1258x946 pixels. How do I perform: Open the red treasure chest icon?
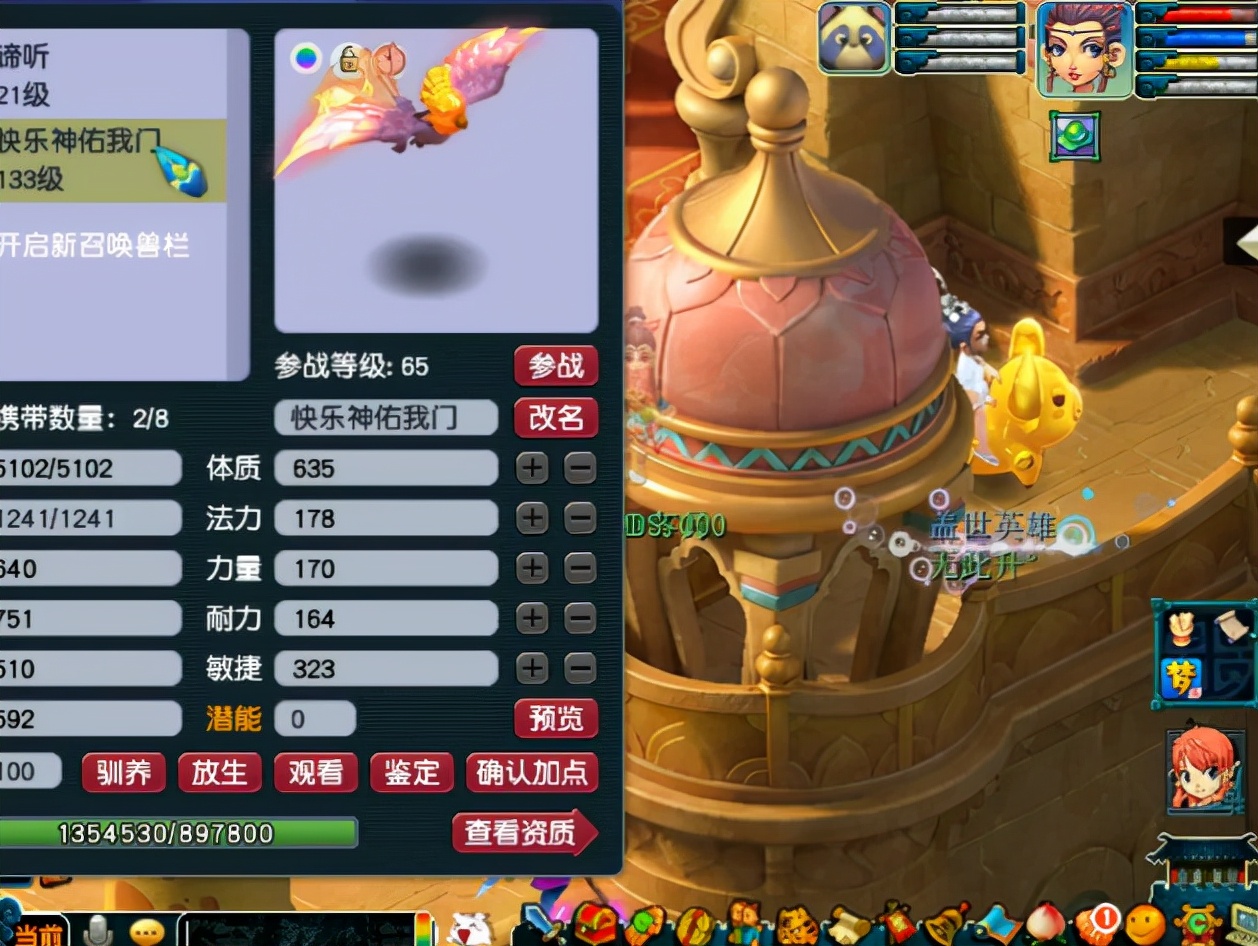click(x=596, y=922)
